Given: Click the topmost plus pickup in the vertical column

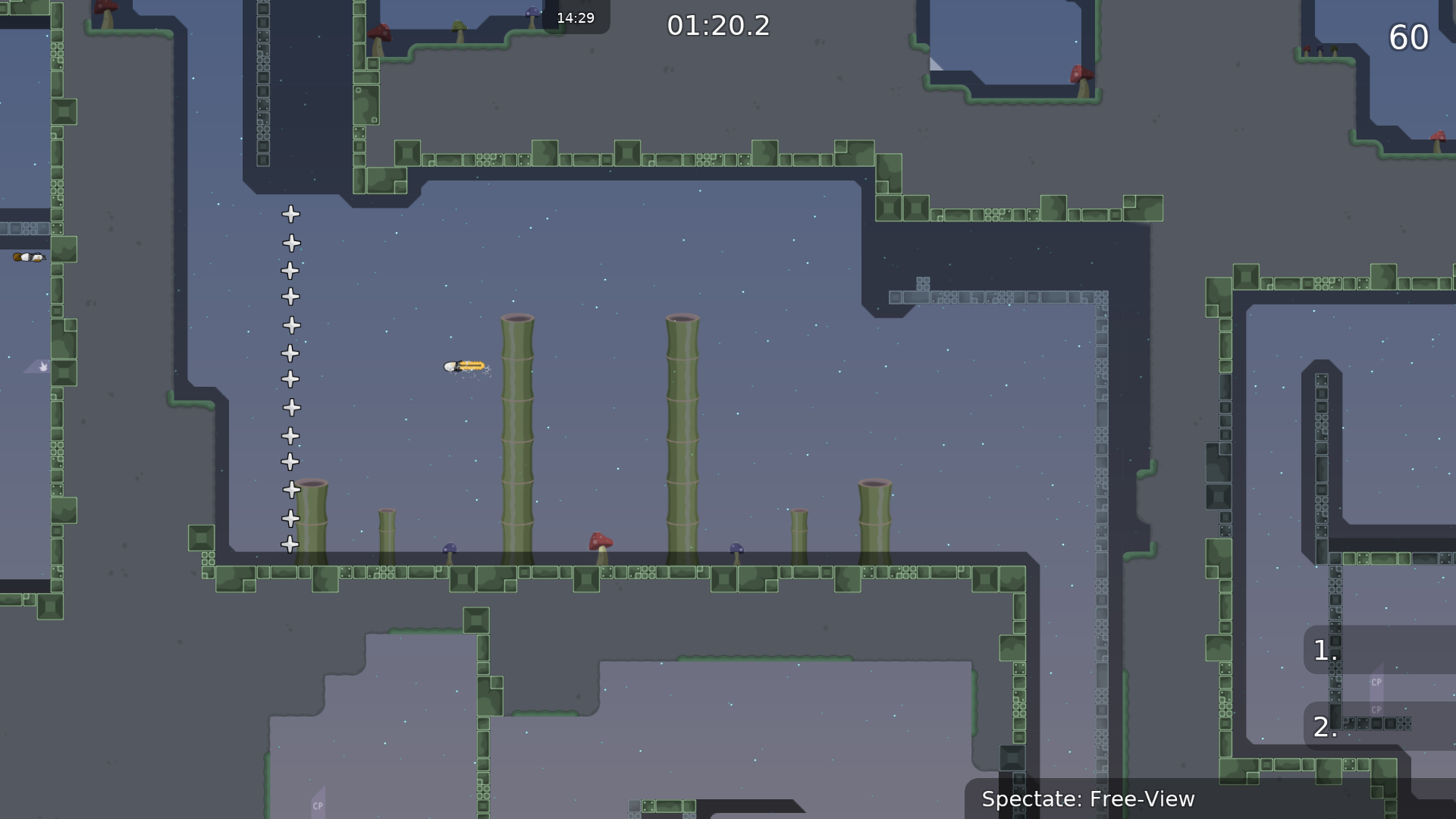Looking at the screenshot, I should tap(290, 215).
